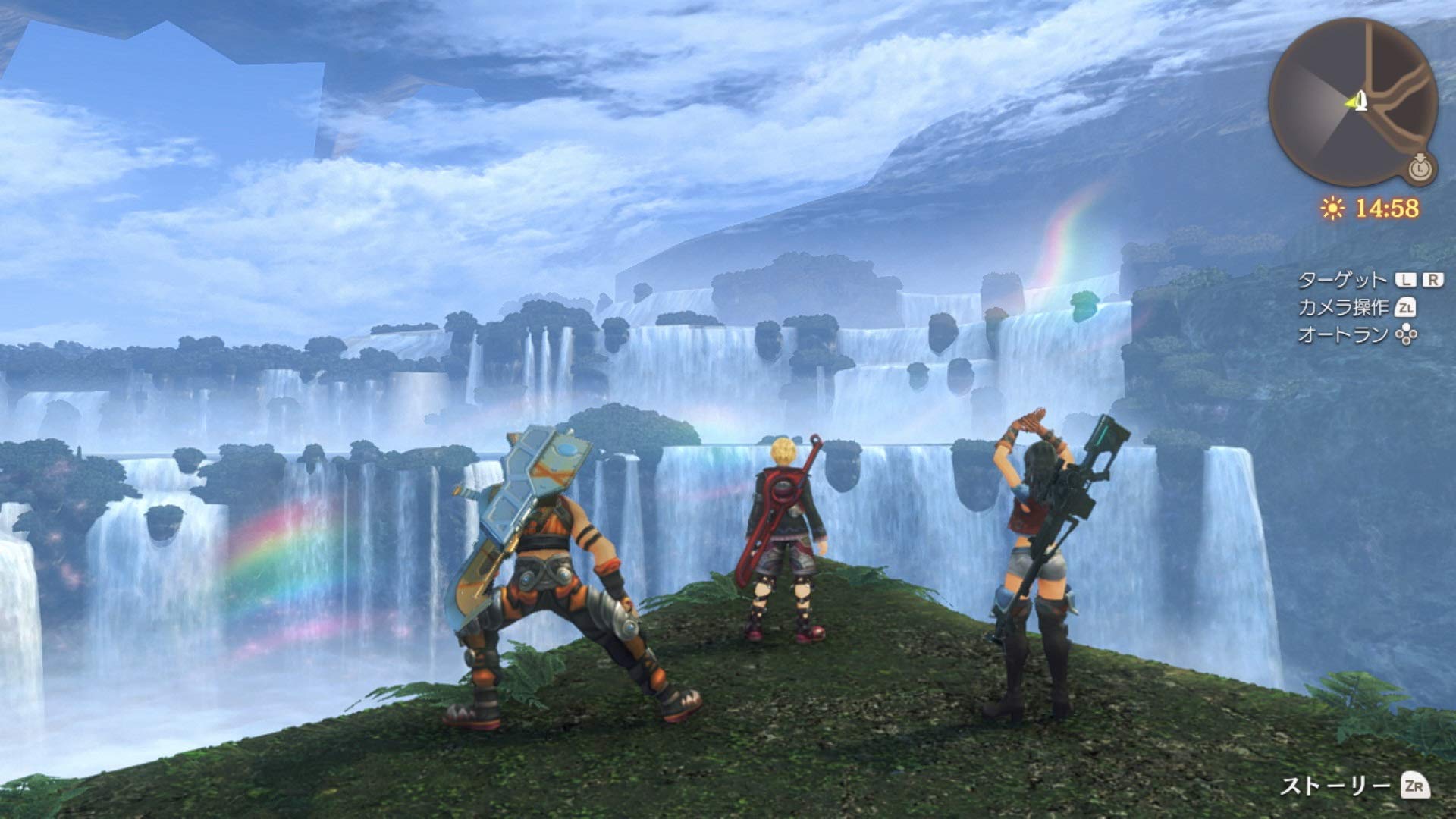Toggle camera control via カメラ操作 prompt
This screenshot has width=1456, height=819.
click(x=1343, y=308)
